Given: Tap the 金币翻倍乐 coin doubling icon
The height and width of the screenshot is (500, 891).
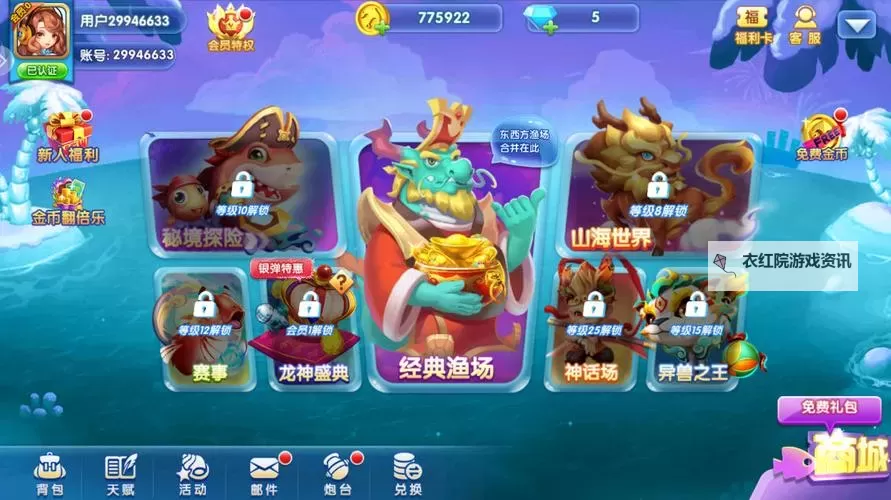Looking at the screenshot, I should pos(68,200).
